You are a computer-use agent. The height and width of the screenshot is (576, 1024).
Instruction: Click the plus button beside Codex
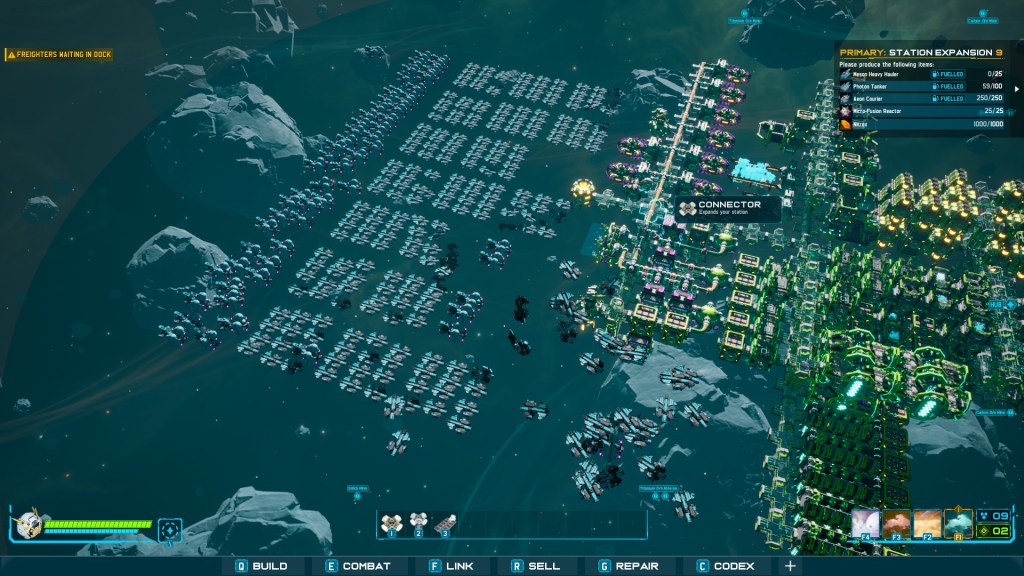pos(790,566)
